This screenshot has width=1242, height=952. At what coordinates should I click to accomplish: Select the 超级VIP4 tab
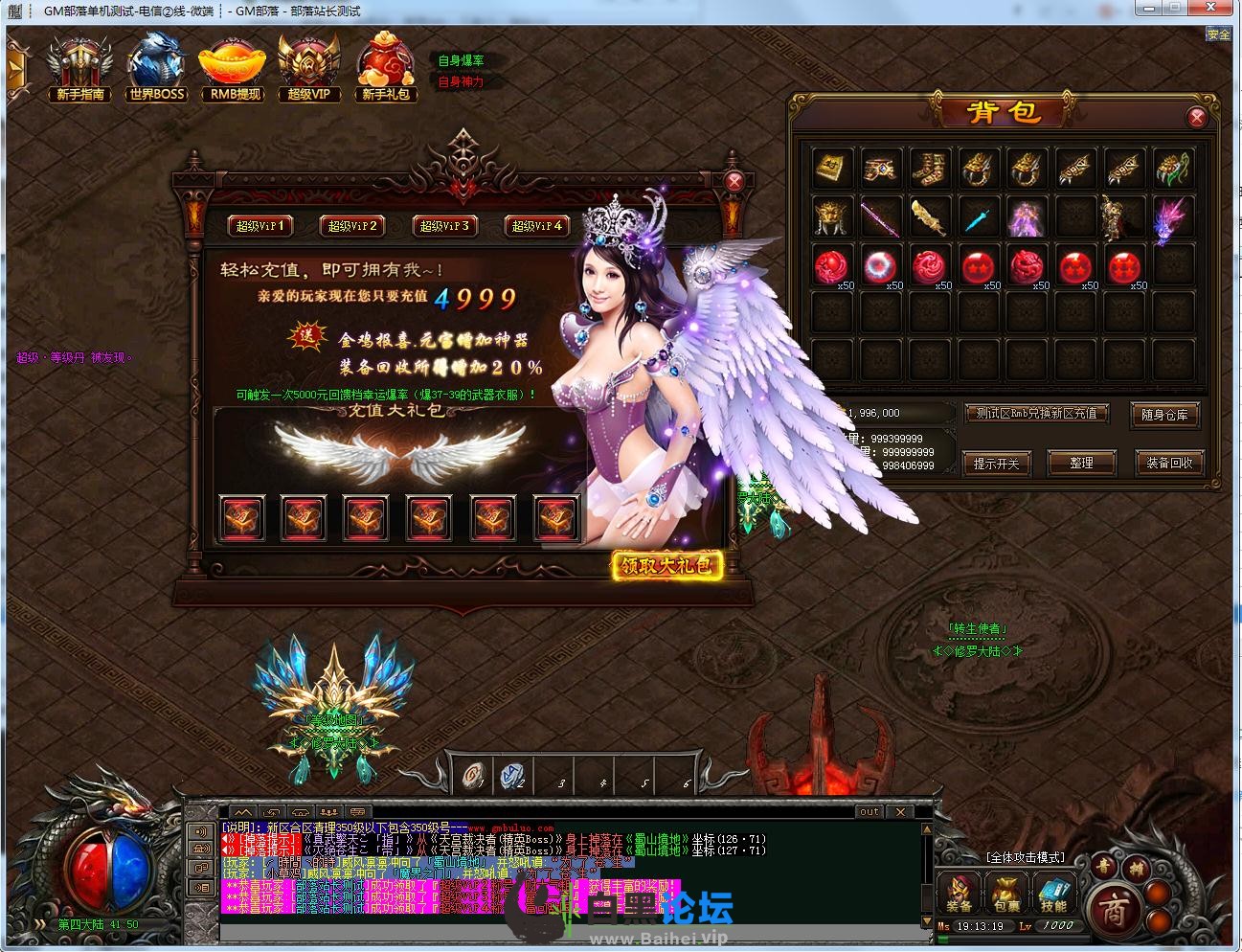(x=537, y=226)
